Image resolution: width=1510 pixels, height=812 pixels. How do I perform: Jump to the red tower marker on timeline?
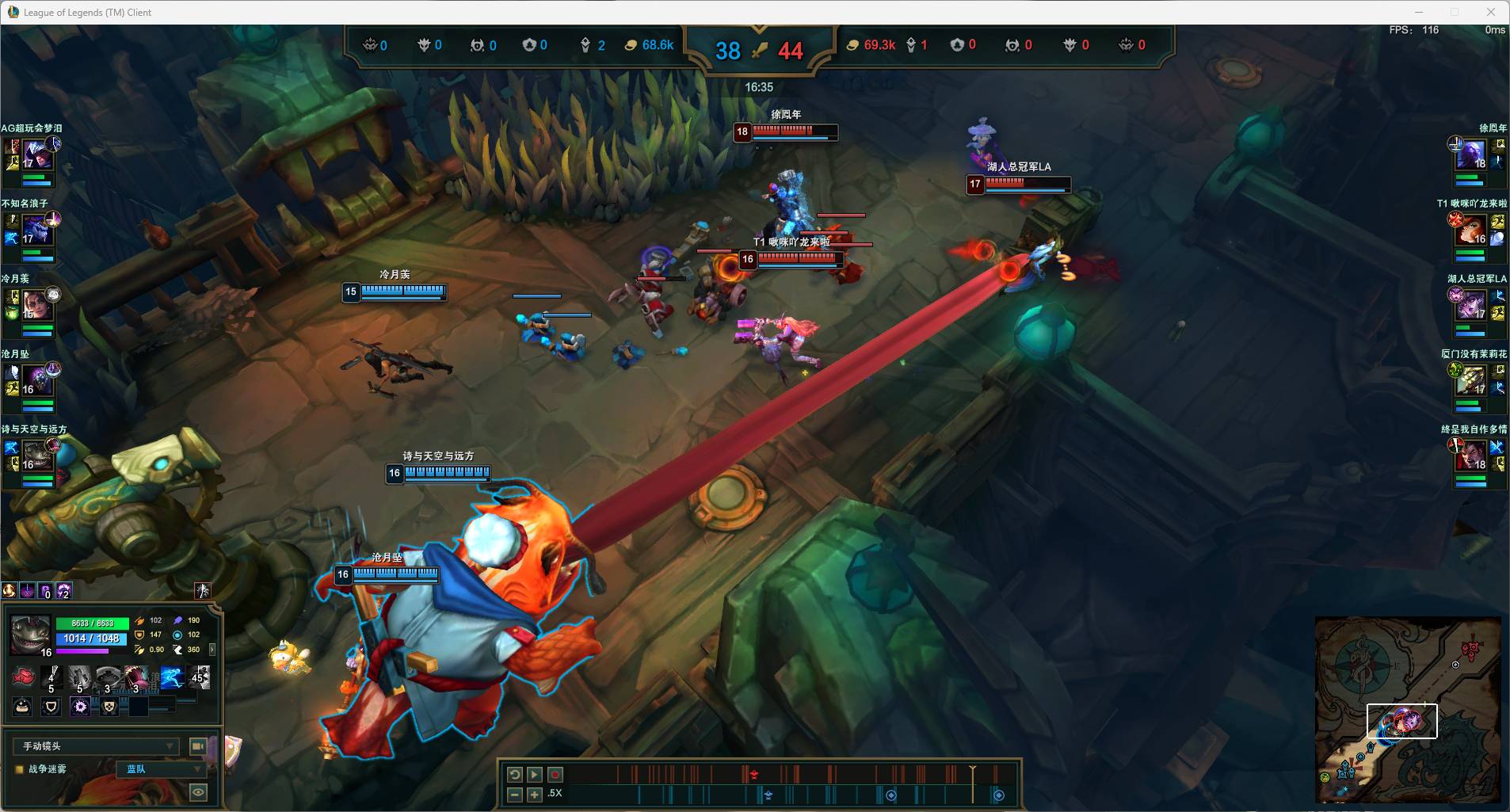[754, 774]
